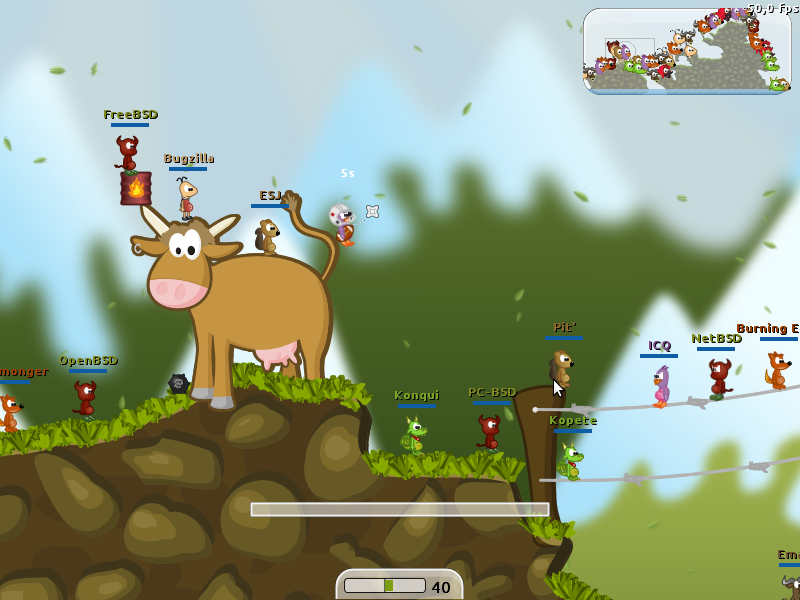800x600 pixels.
Task: Click the terrain minimap overview
Action: tap(687, 51)
